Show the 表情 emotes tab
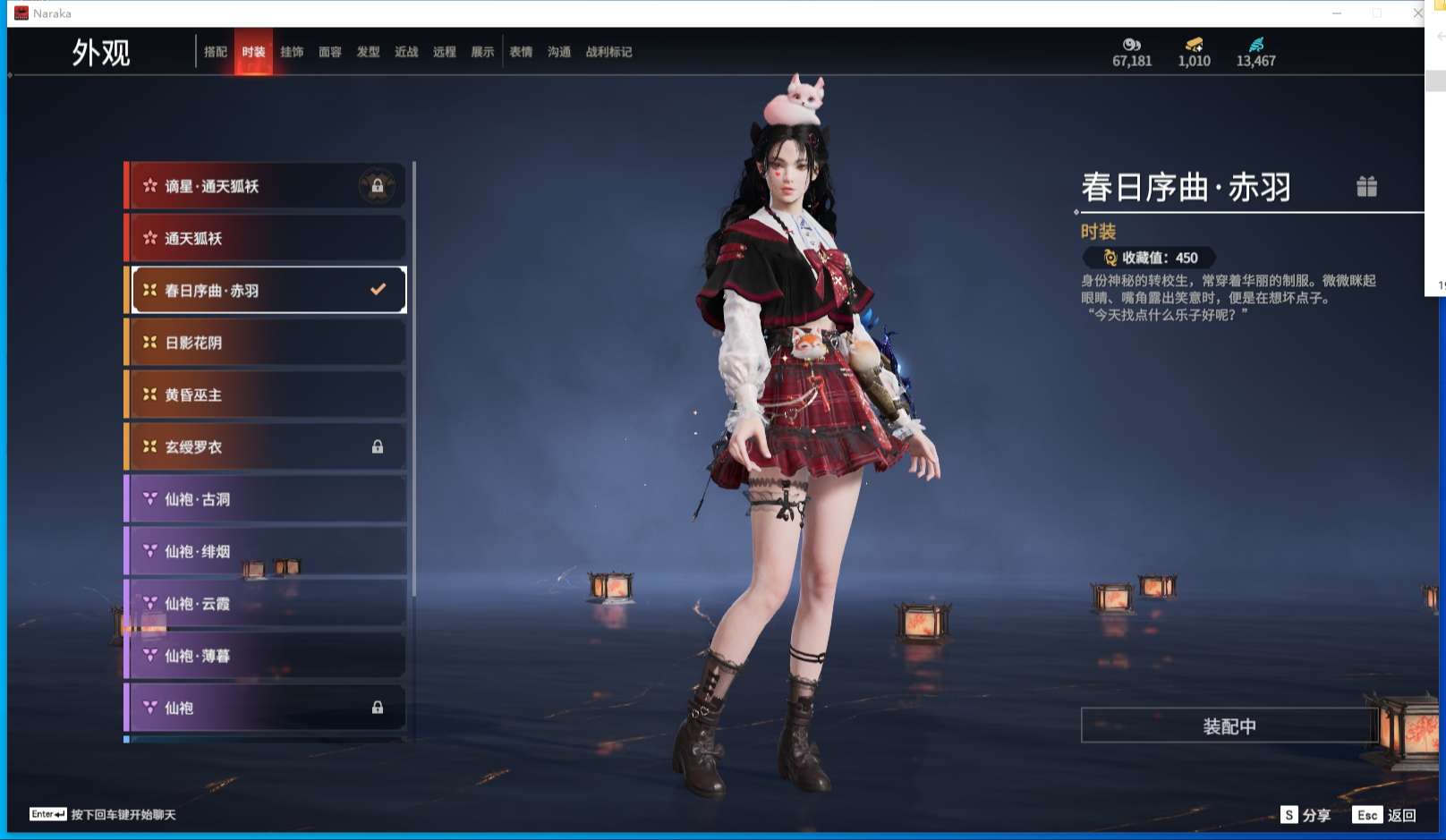Image resolution: width=1446 pixels, height=840 pixels. (x=521, y=52)
